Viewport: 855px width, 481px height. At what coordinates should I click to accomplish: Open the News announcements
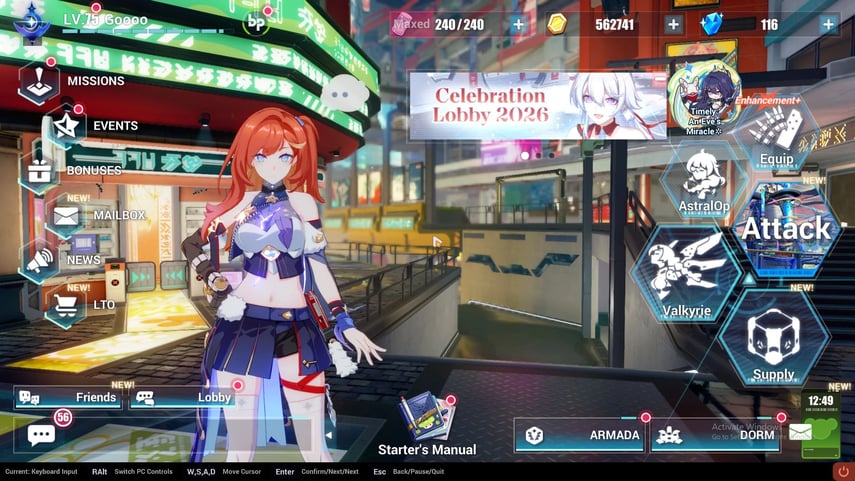[x=40, y=260]
